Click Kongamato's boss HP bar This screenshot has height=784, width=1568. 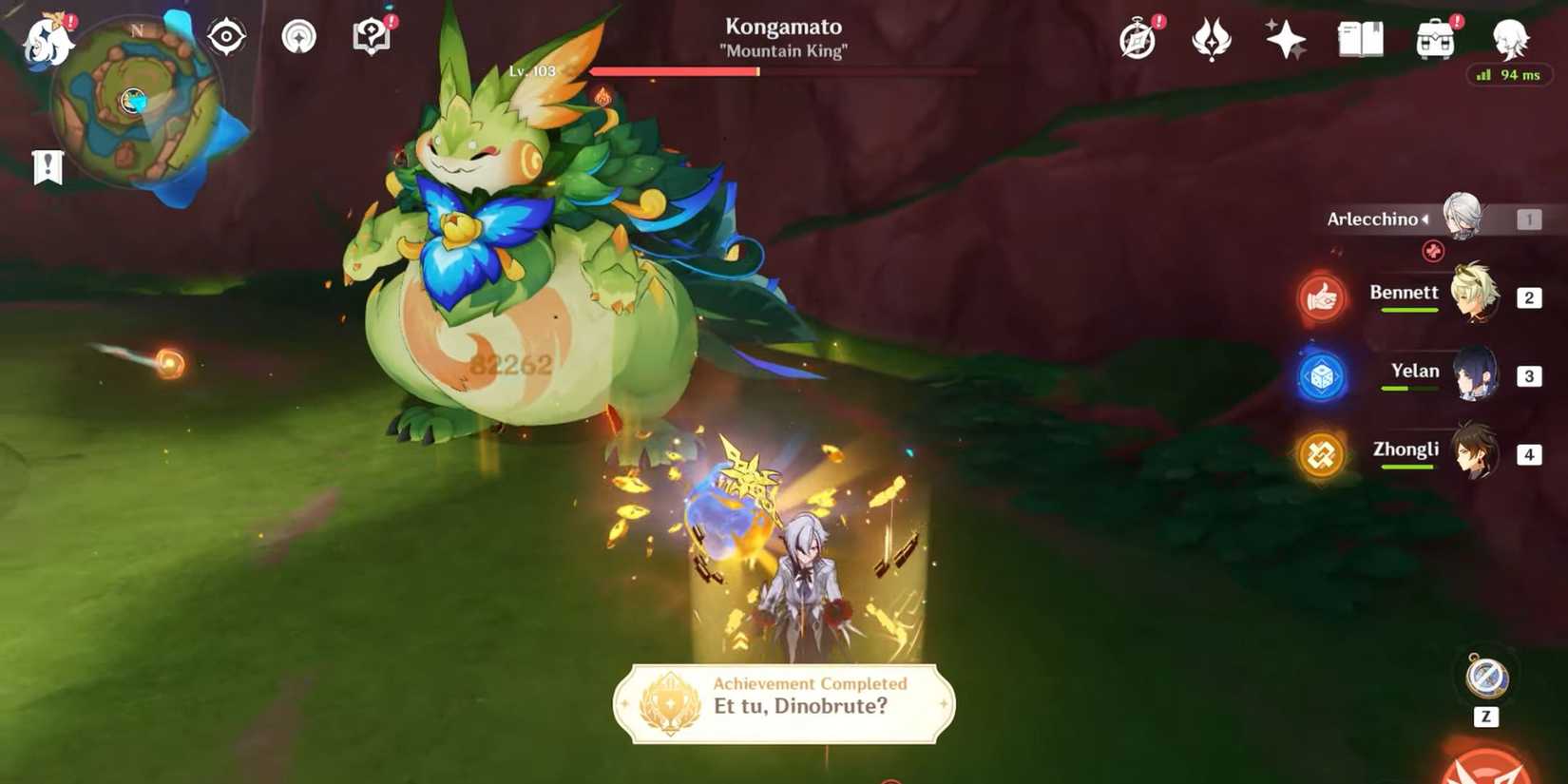785,70
